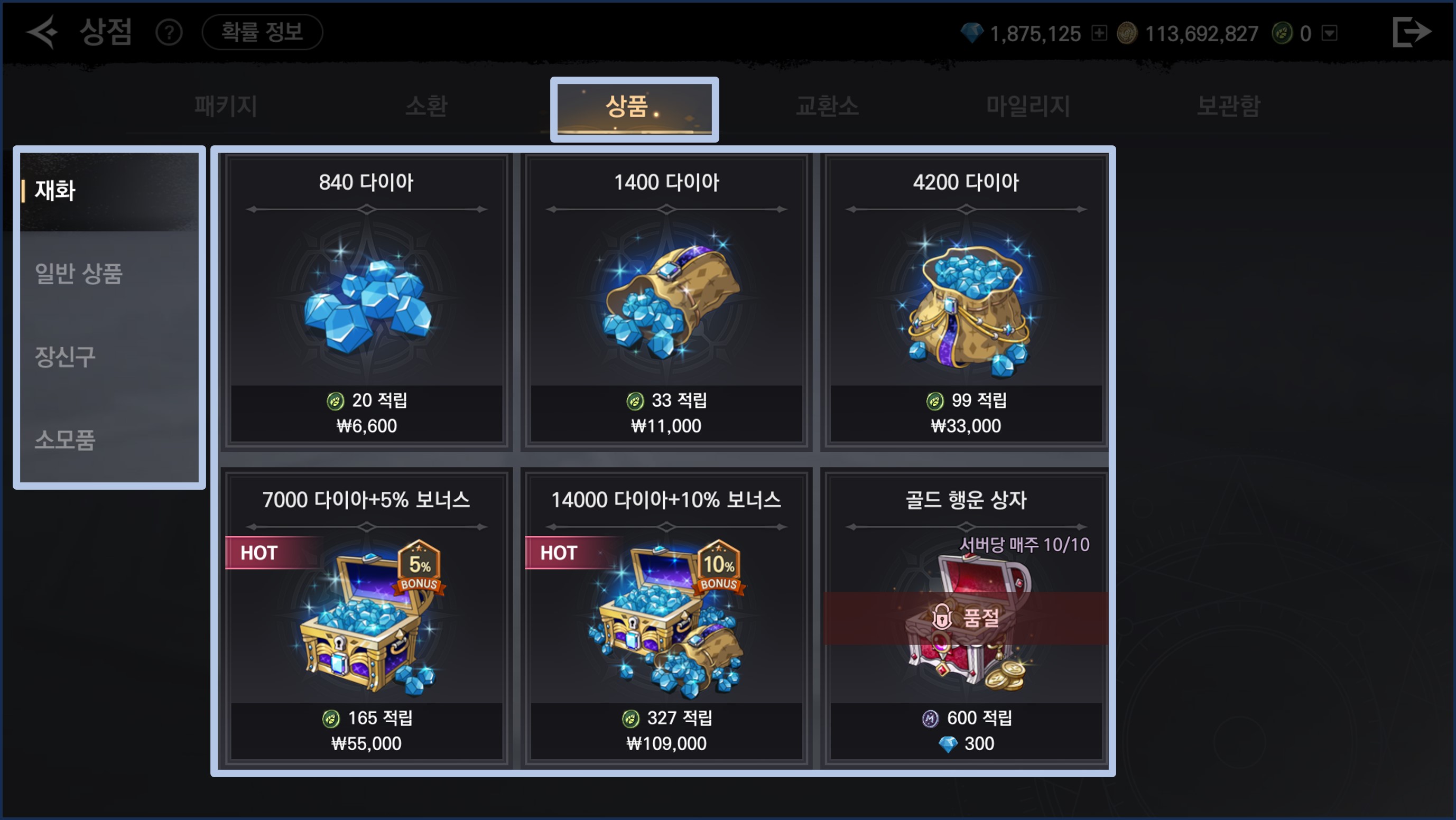Open the 보관함 tab
Screen dimensions: 1456x820
pyautogui.click(x=1228, y=106)
